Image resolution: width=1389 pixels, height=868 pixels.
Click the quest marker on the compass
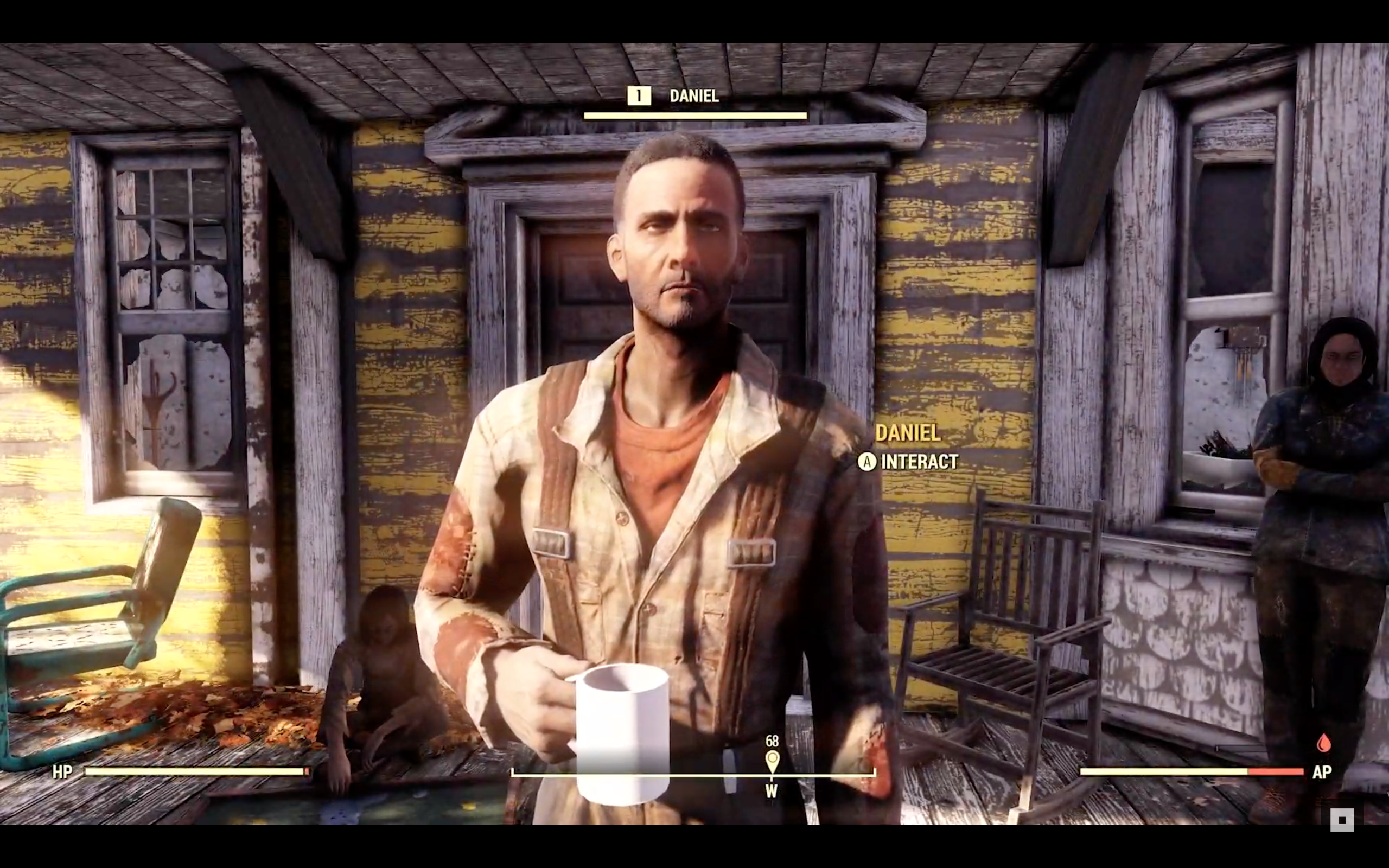(772, 761)
